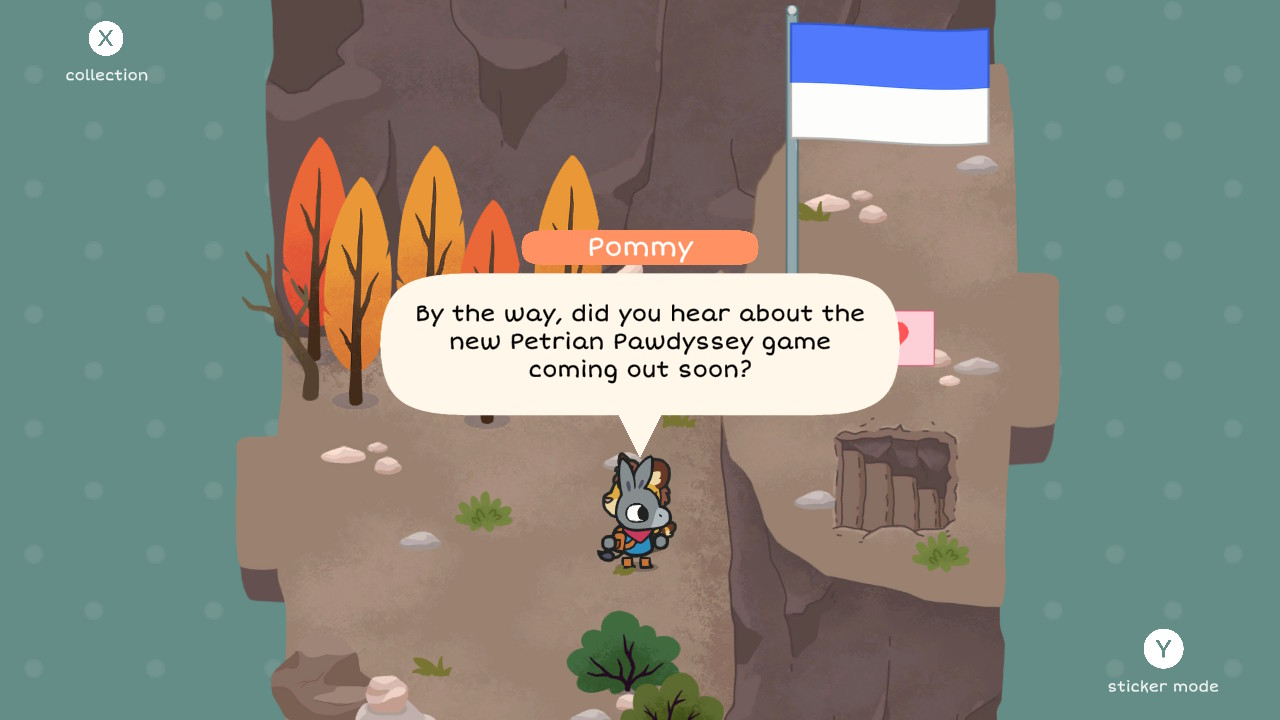Screen dimensions: 1280x720
Task: Open the collection via the X button icon
Action: [105, 38]
